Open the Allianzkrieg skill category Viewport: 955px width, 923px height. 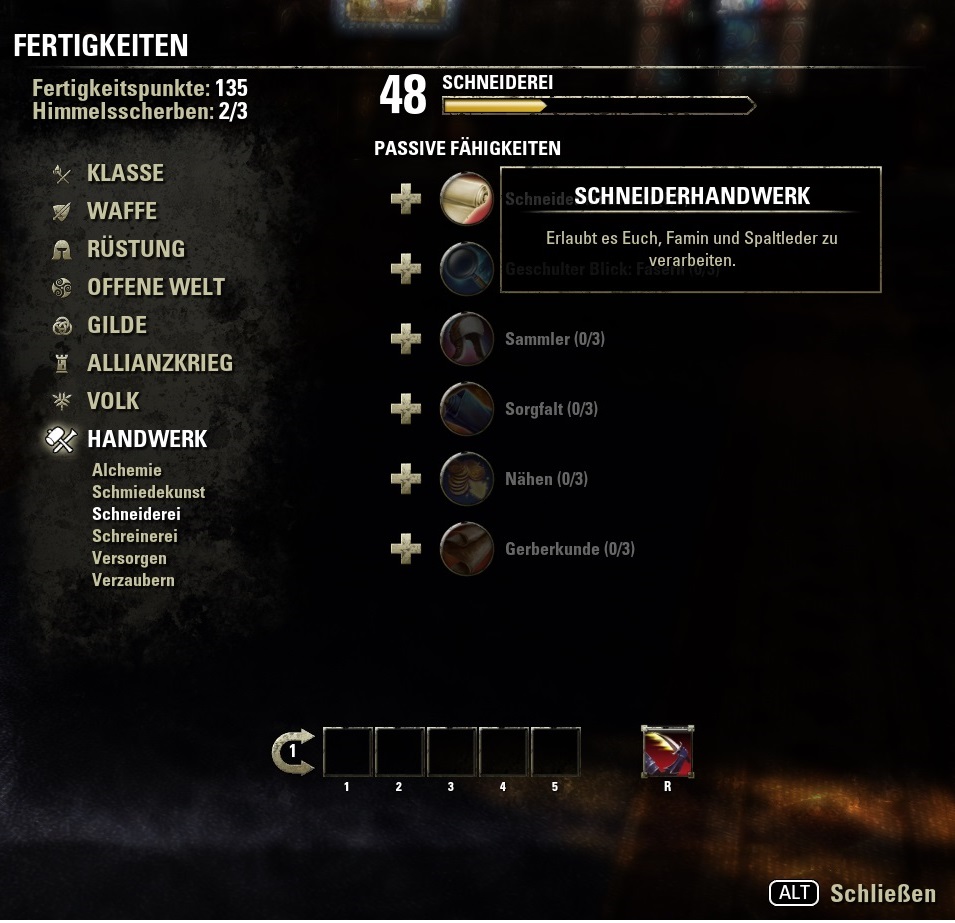tap(159, 363)
